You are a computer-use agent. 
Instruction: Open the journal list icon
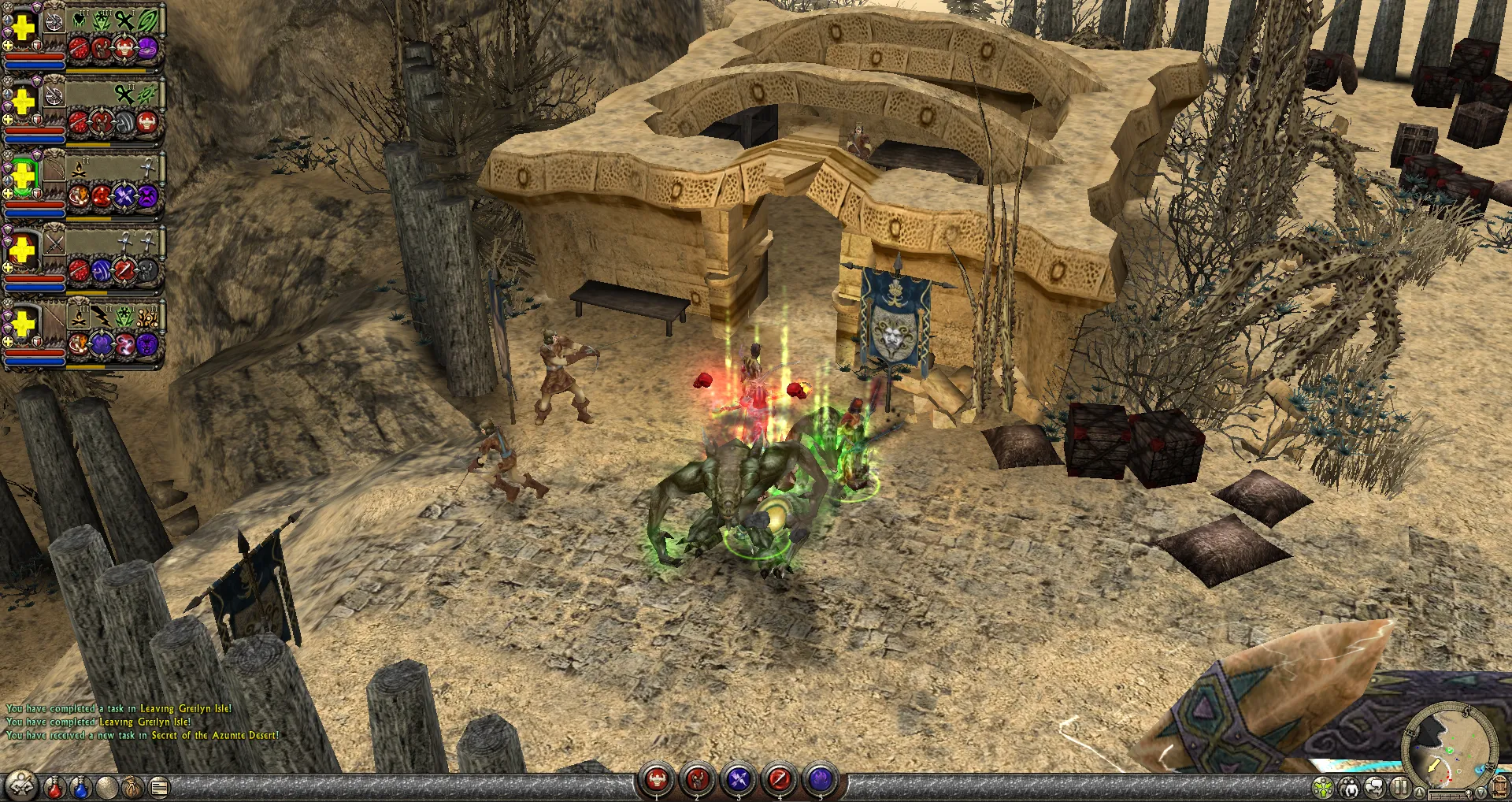(x=159, y=786)
